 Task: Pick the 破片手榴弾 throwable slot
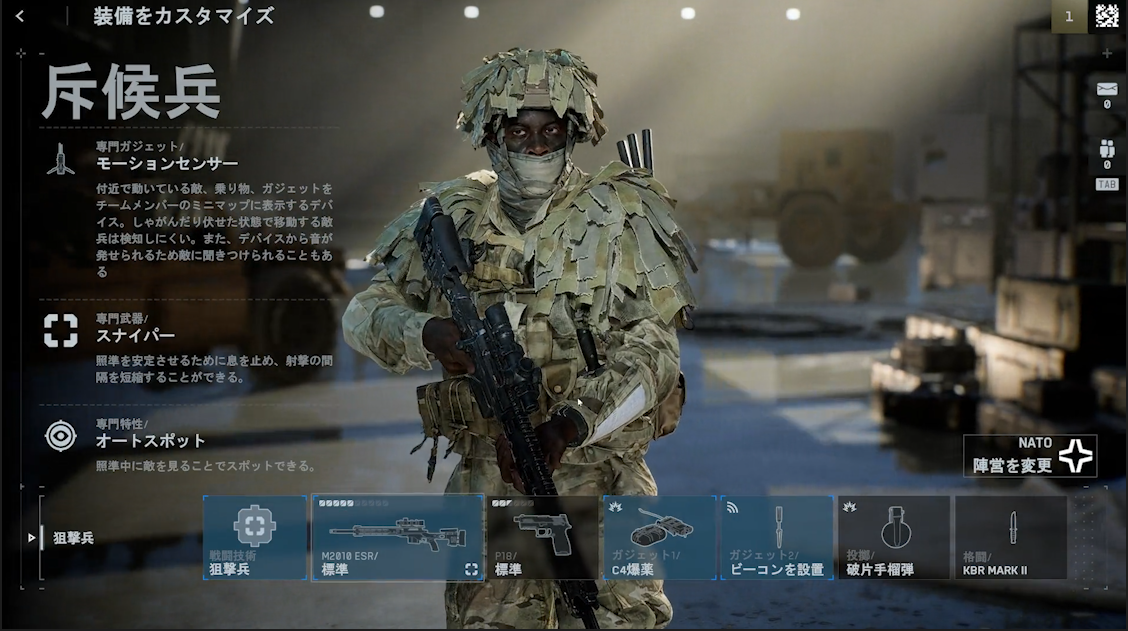pos(894,538)
